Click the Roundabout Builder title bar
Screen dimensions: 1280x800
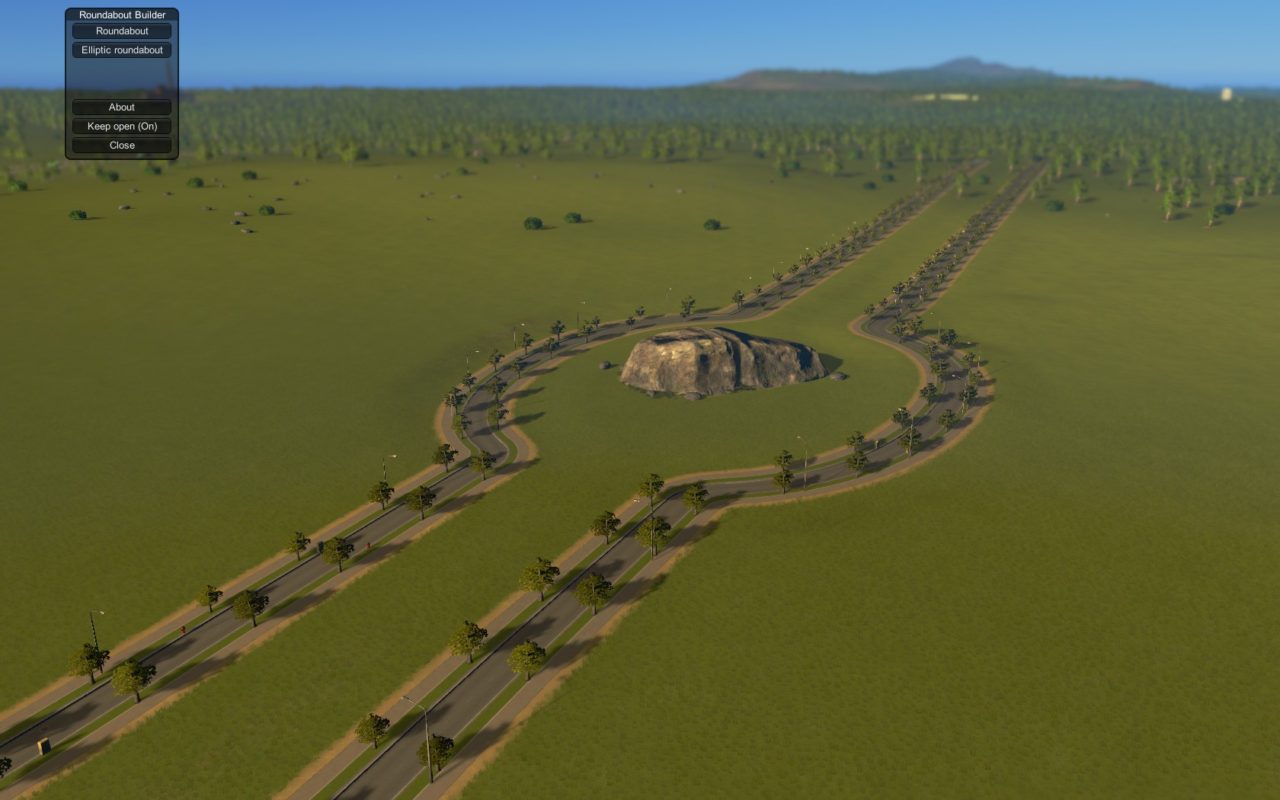[121, 14]
